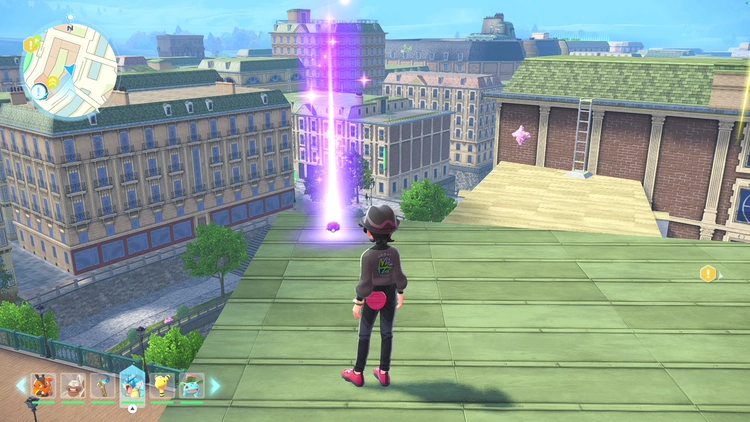Open the circular city minimap

coord(69,70)
